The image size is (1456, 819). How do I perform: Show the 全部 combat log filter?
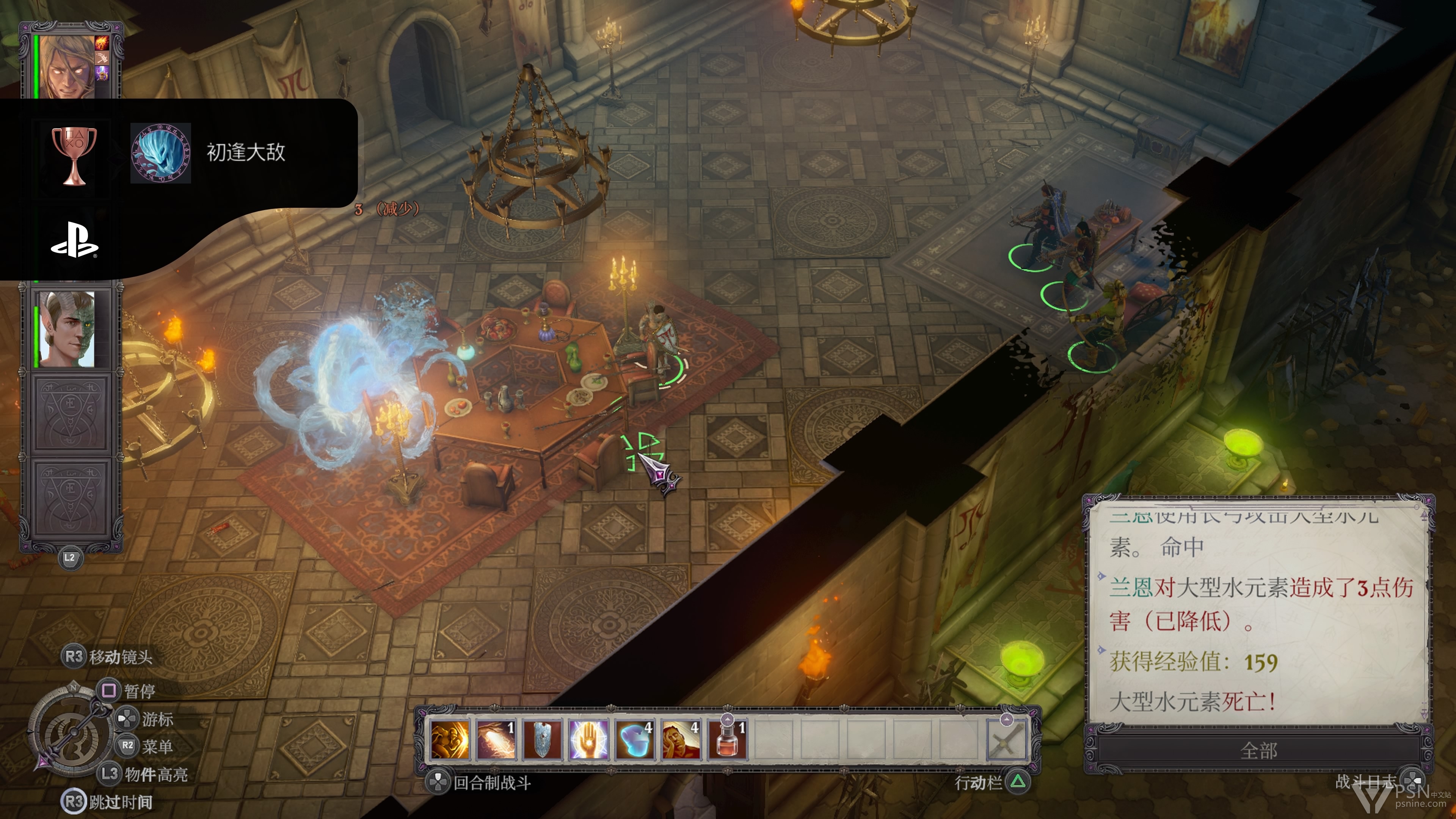[x=1258, y=751]
